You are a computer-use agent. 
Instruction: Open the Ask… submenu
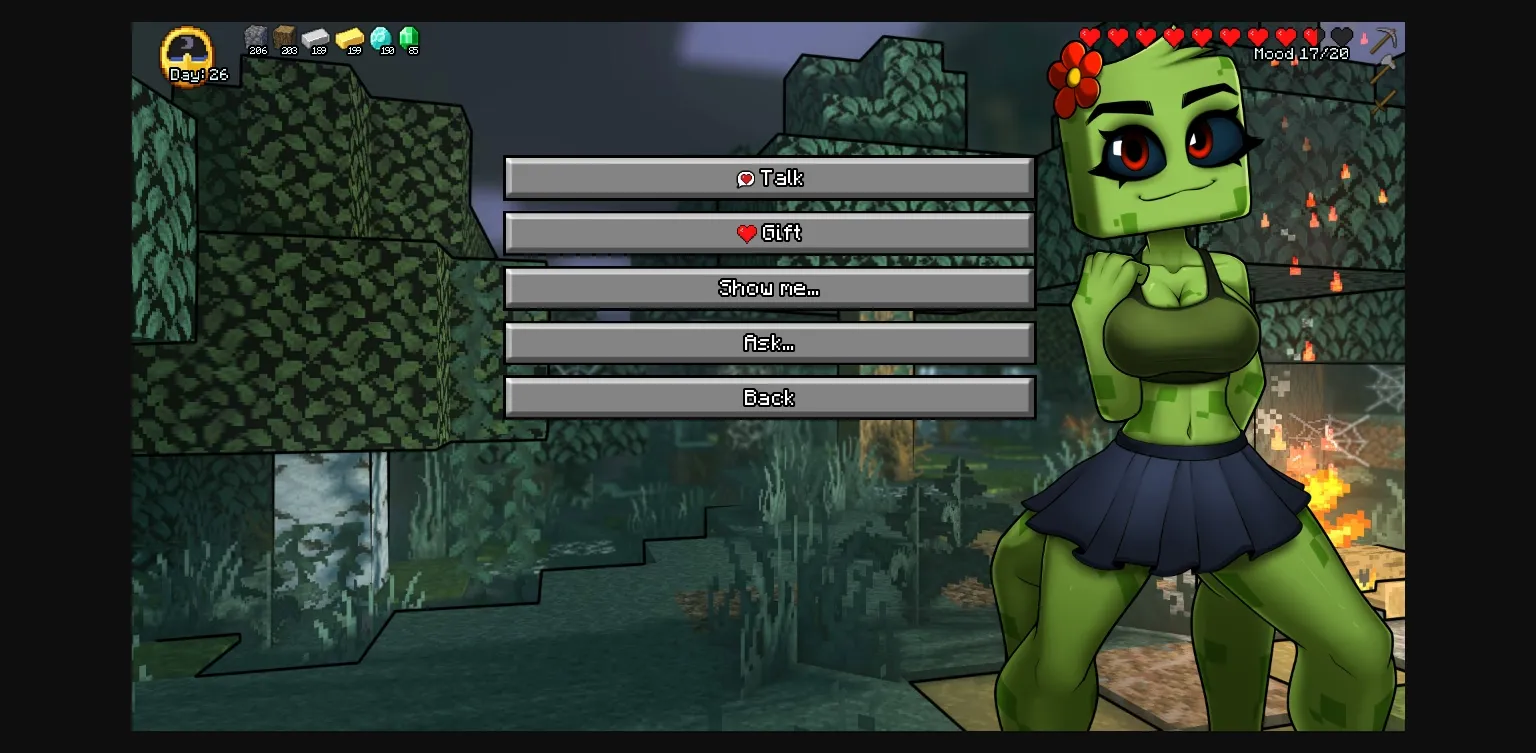(769, 343)
